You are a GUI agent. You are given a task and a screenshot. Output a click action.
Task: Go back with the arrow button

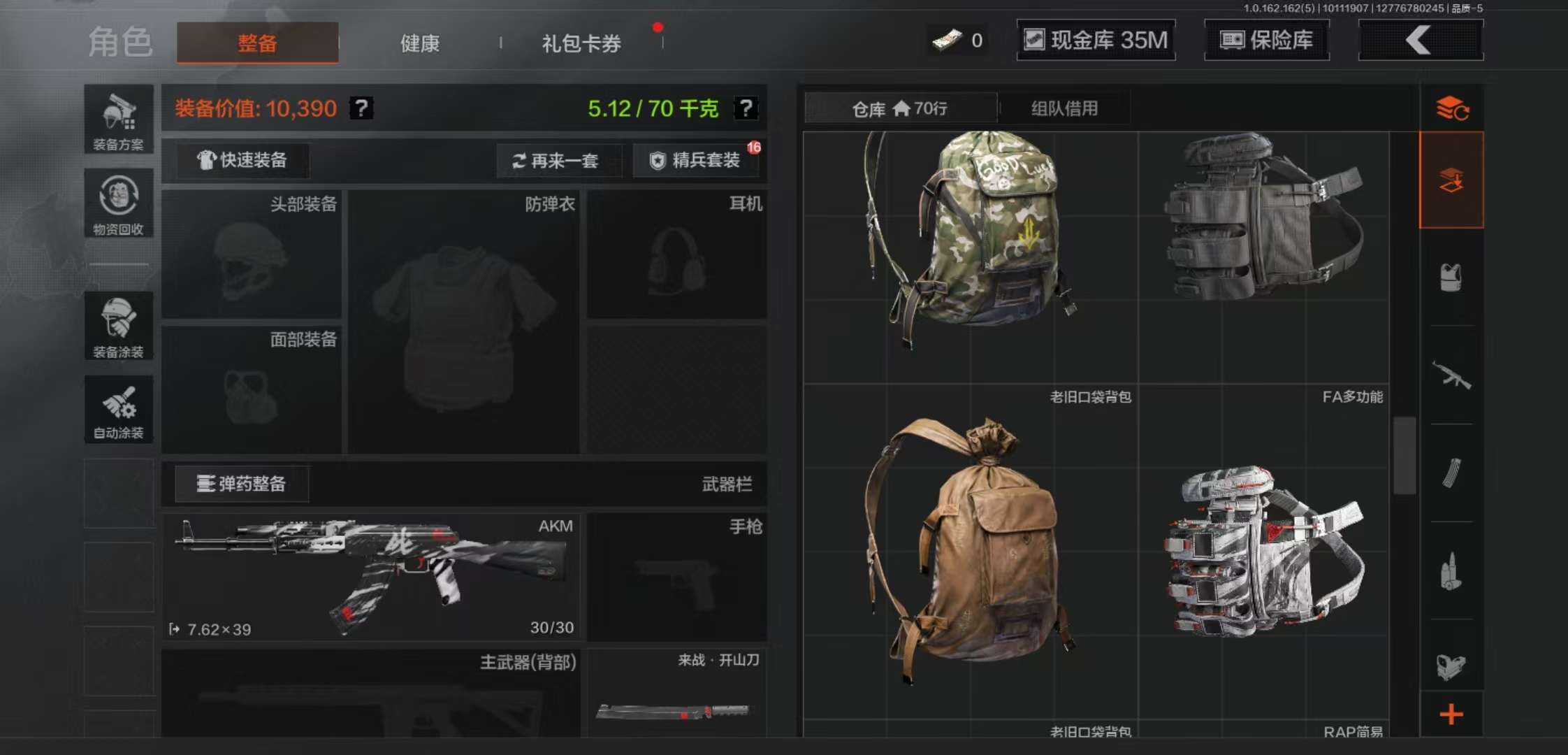[1420, 40]
